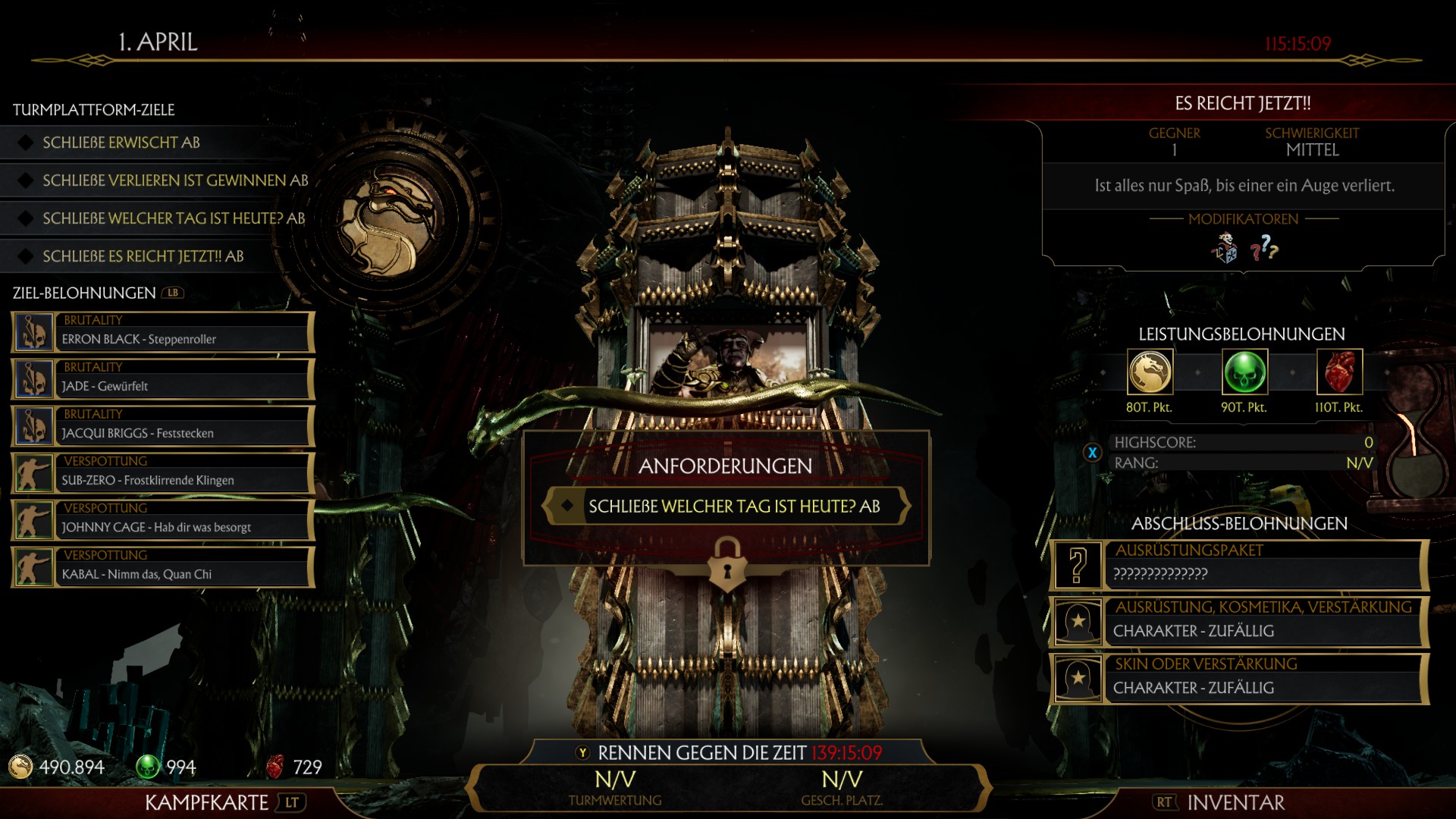Viewport: 1456px width, 819px height.
Task: Click the red heart 110T performance reward
Action: click(x=1339, y=372)
